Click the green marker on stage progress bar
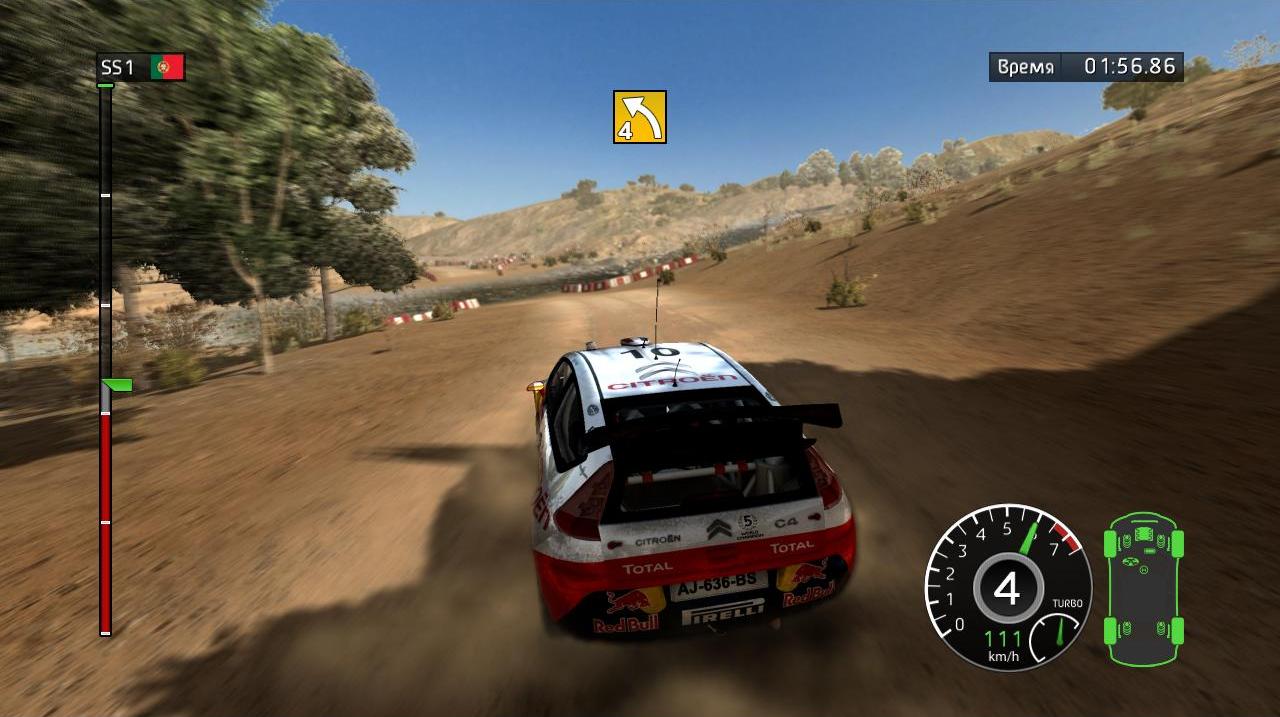The height and width of the screenshot is (717, 1280). (118, 385)
